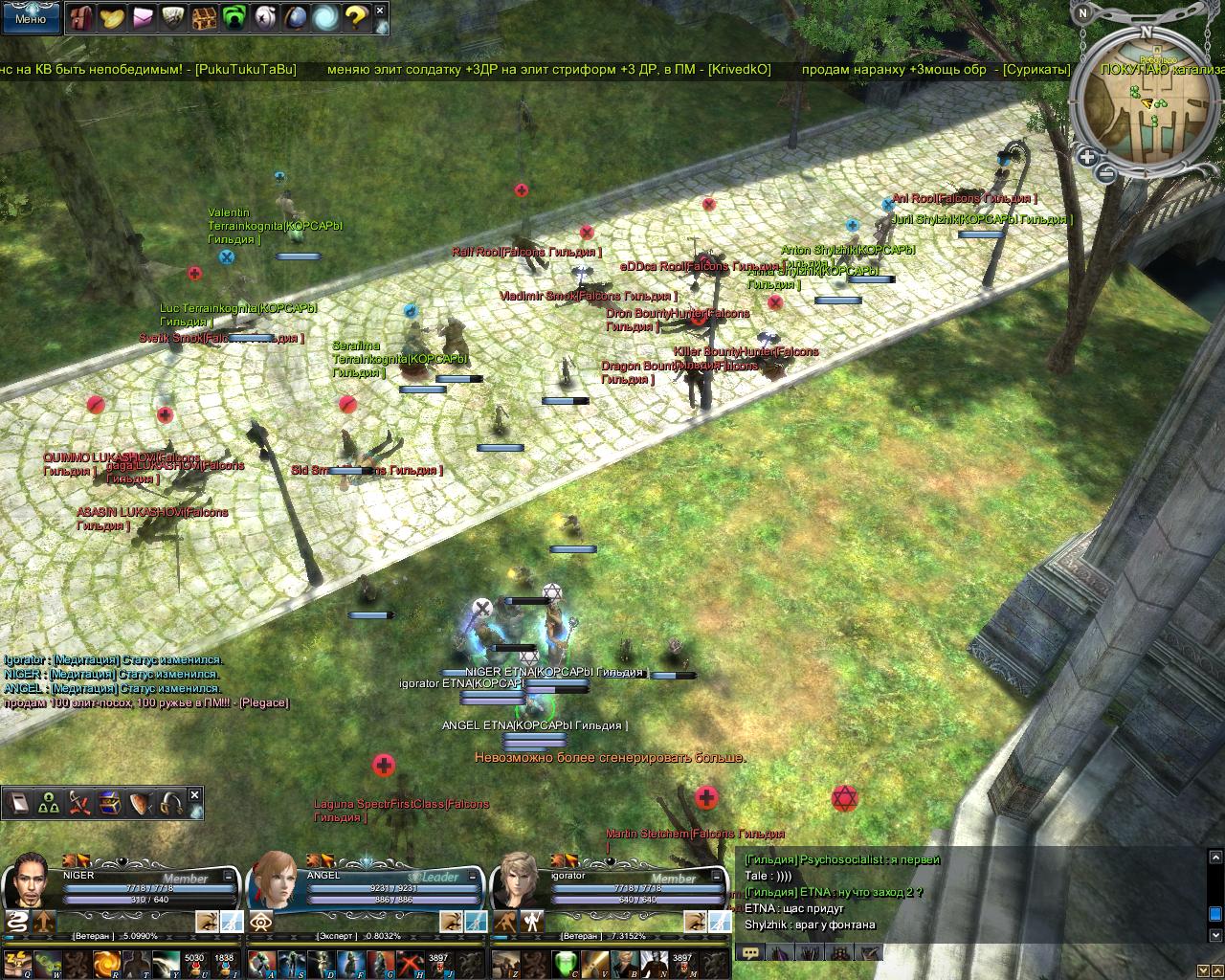
Task: Open the blue swirl portal icon
Action: coord(325,17)
